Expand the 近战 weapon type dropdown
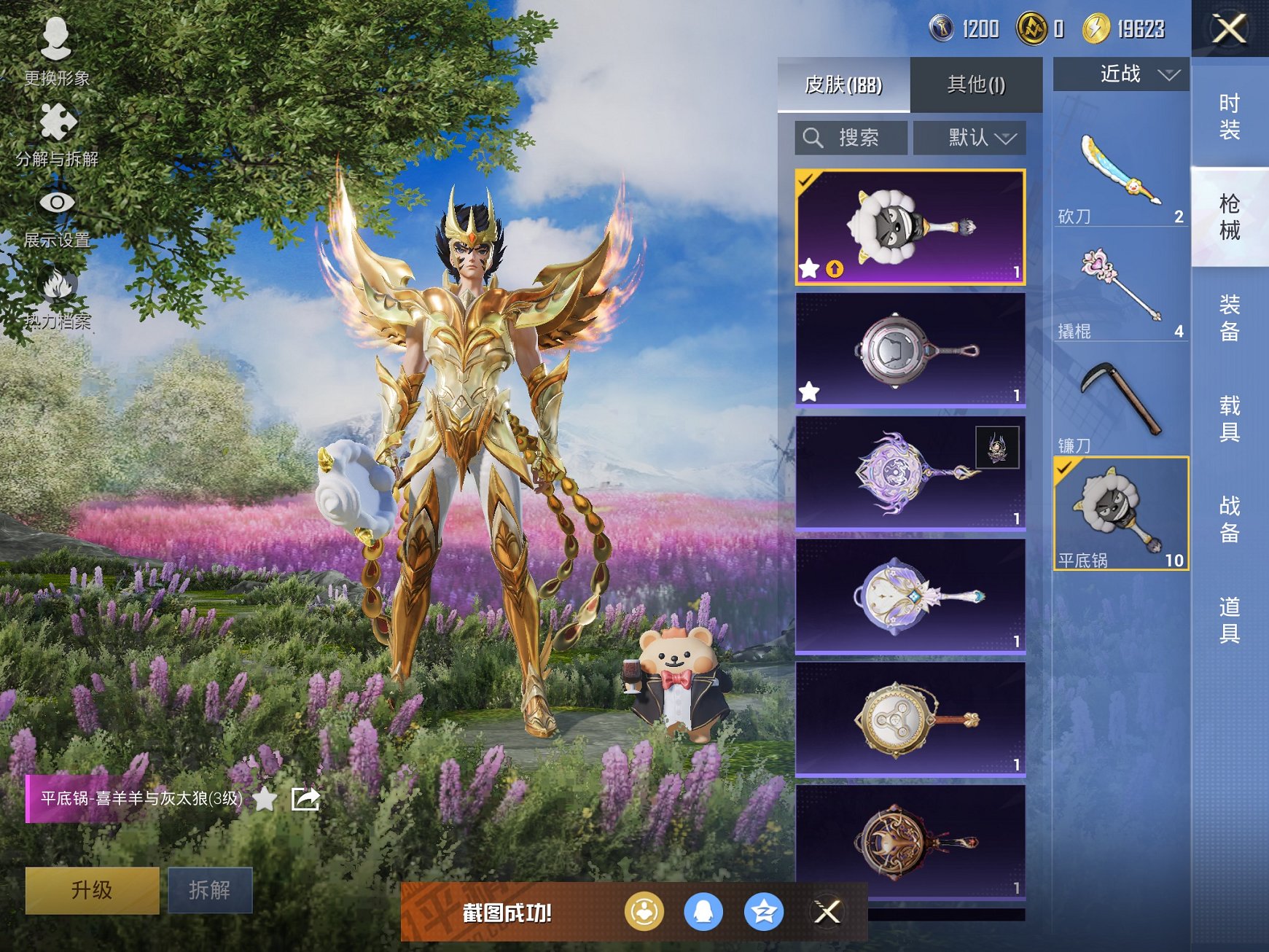The height and width of the screenshot is (952, 1269). coord(1121,74)
